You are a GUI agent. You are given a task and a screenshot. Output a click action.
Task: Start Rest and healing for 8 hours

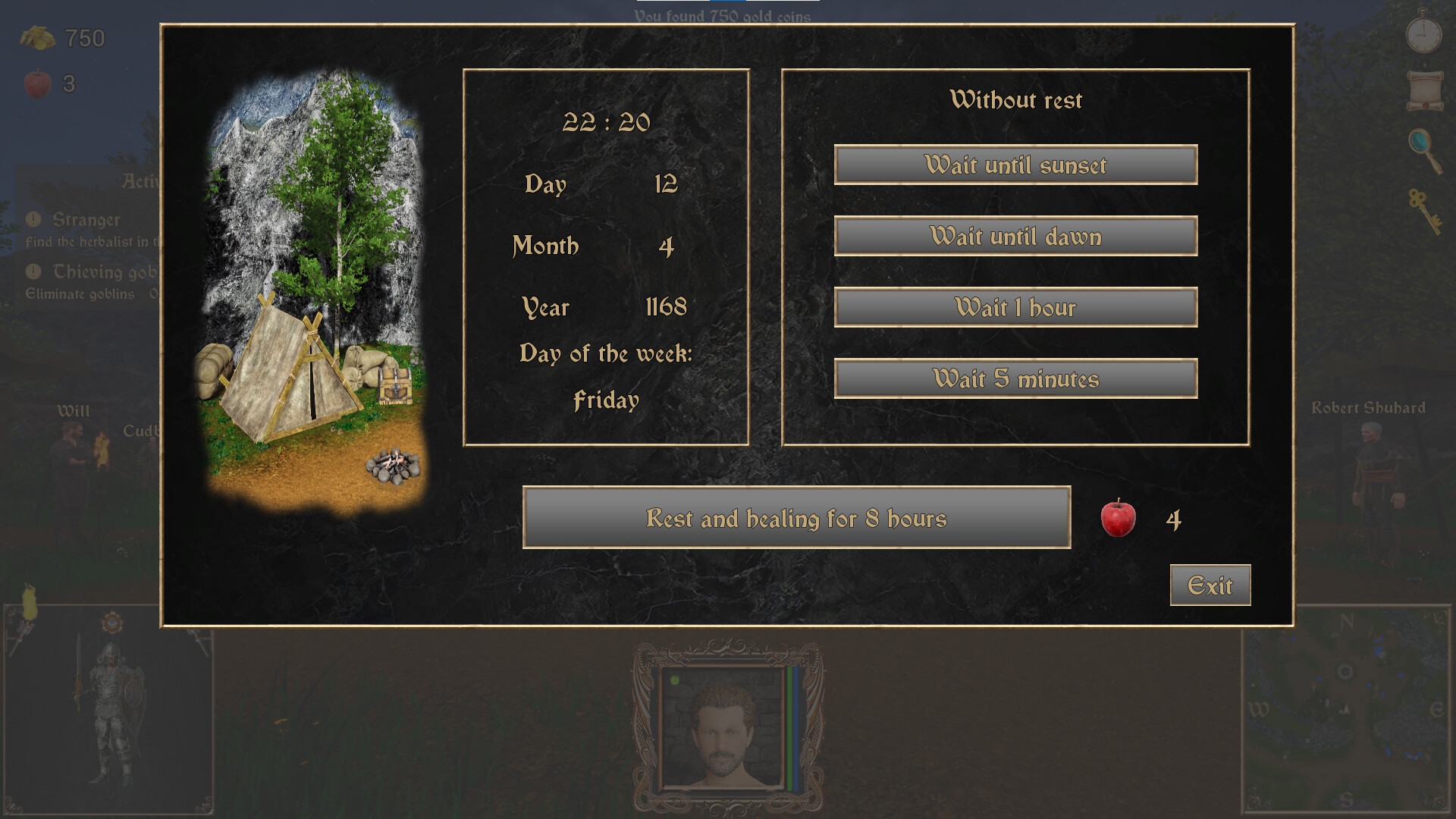coord(796,518)
